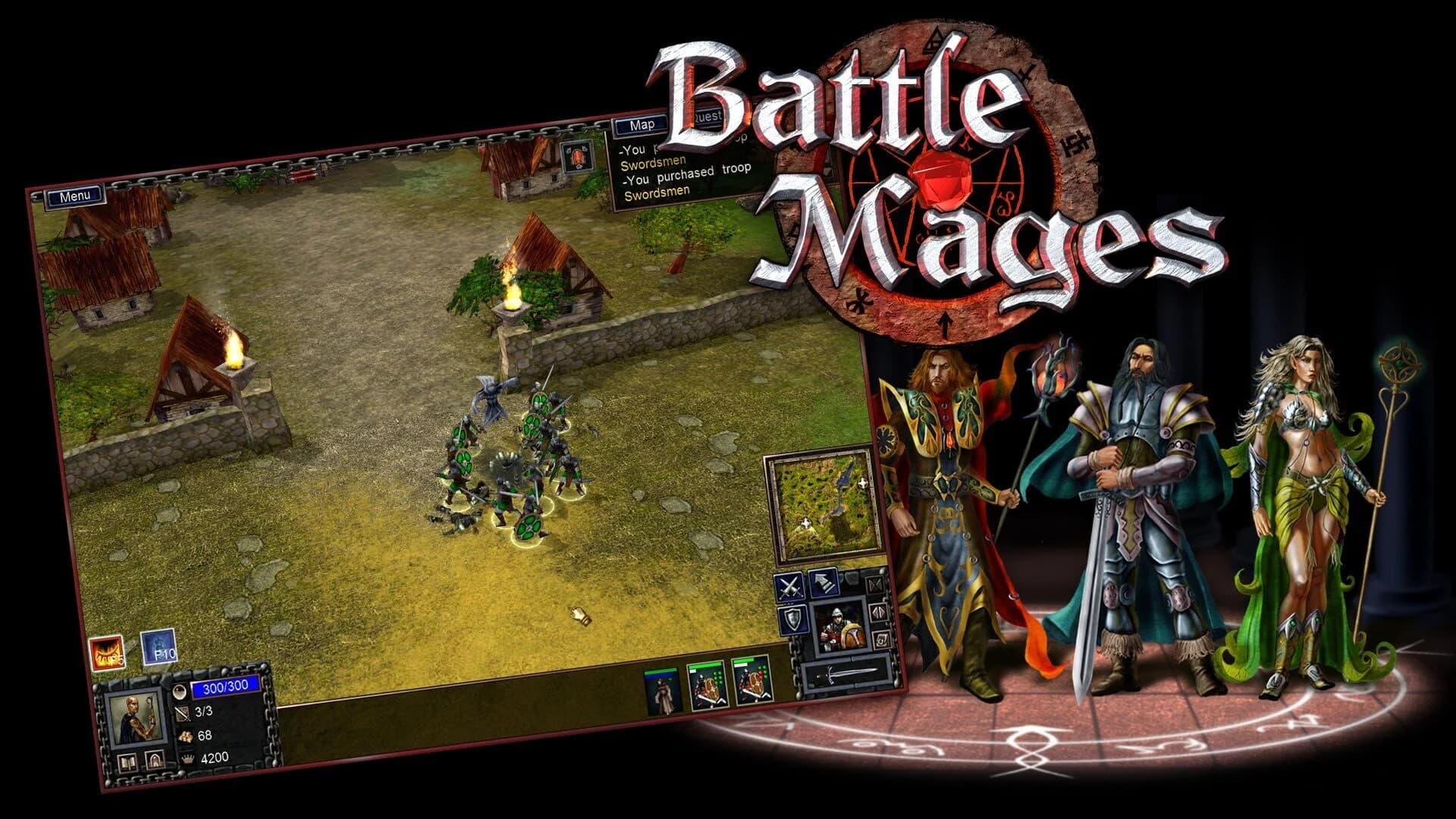Click the castle gate icon beside the spellbook
Image resolution: width=1456 pixels, height=819 pixels.
(155, 760)
